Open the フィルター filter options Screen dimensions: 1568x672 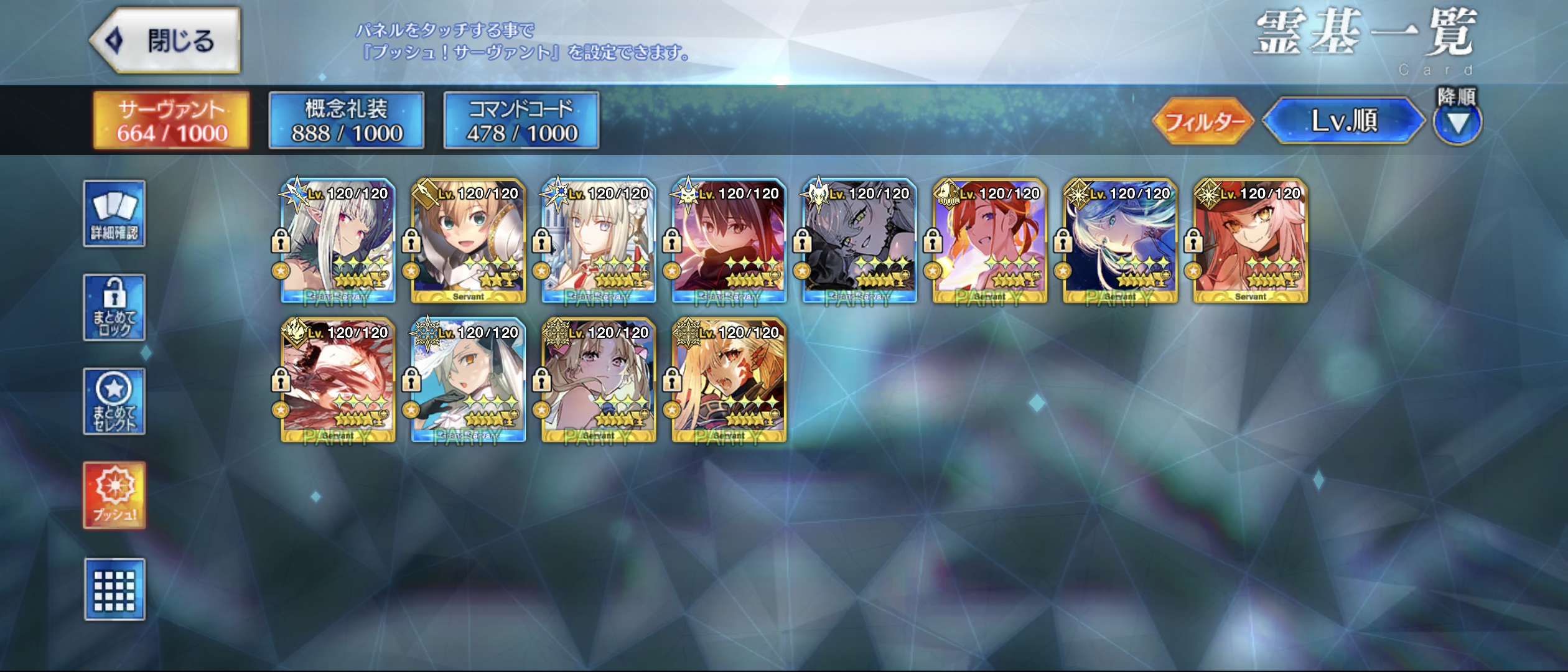[x=1202, y=121]
